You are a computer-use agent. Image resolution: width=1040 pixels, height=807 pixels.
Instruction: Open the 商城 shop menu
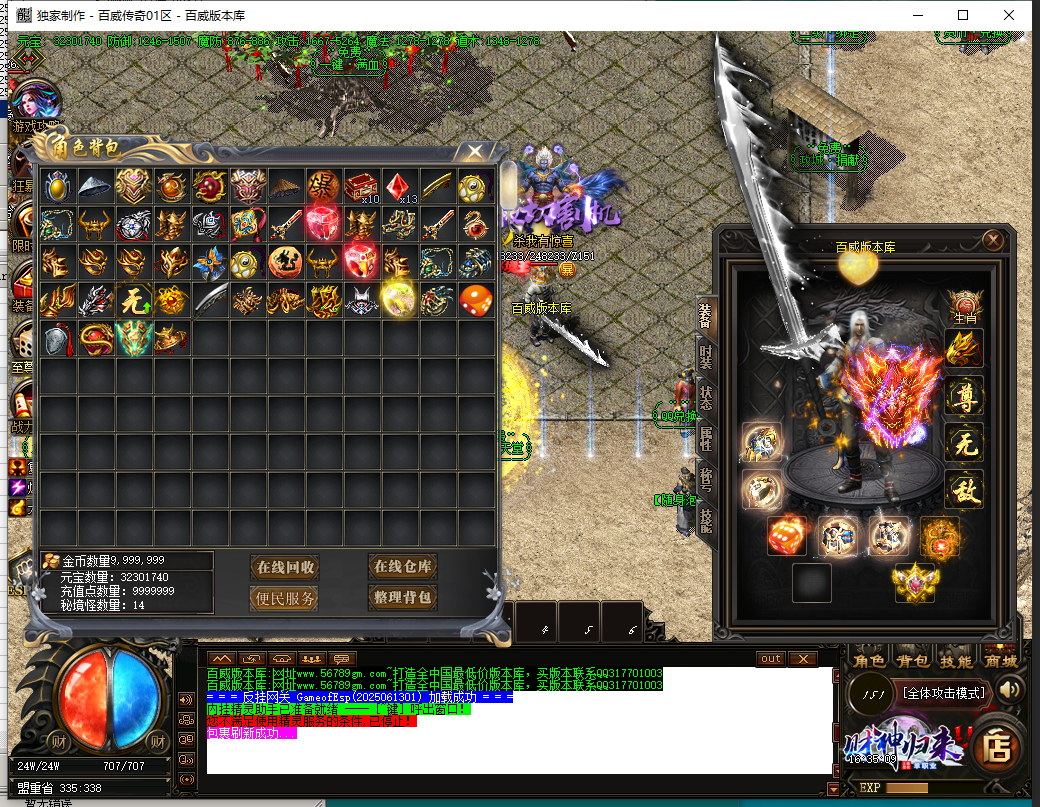[1000, 661]
